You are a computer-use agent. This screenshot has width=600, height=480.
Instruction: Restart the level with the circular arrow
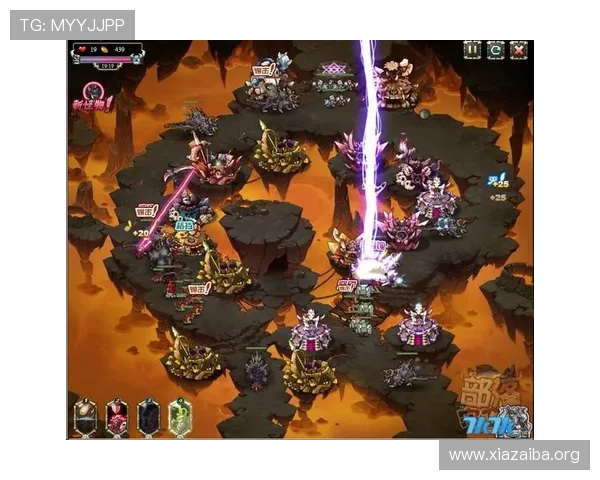tap(495, 49)
